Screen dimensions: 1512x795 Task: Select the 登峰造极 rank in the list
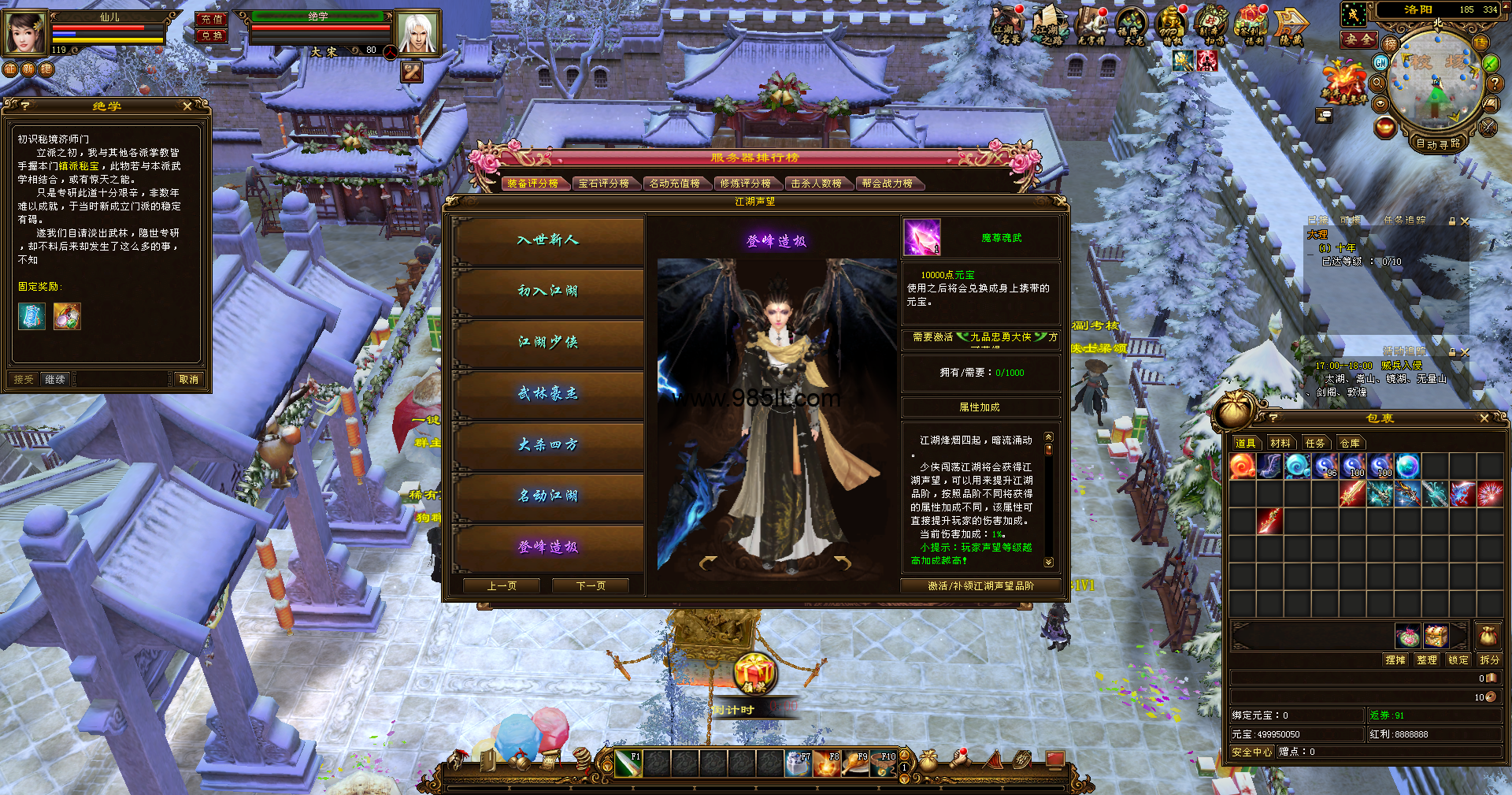pyautogui.click(x=548, y=547)
